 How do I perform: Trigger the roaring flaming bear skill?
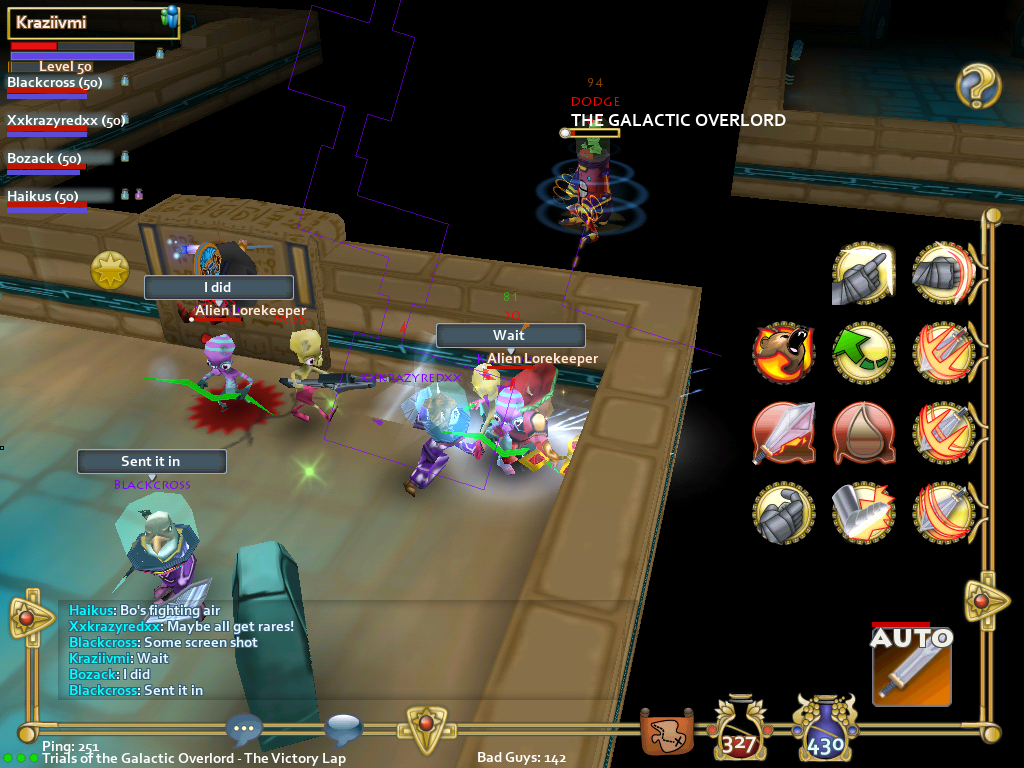click(x=783, y=352)
